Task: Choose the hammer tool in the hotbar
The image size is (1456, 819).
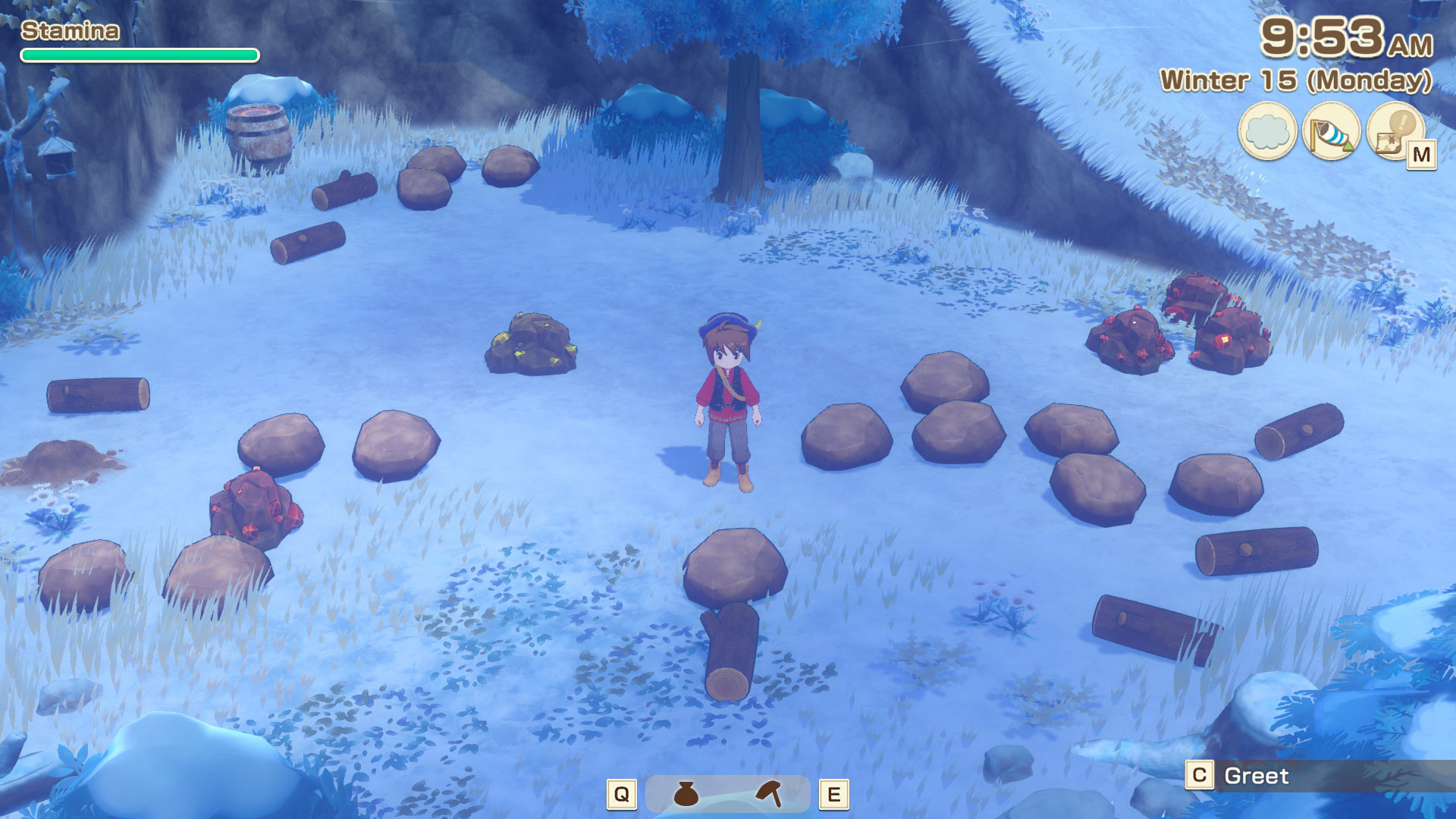Action: (x=770, y=793)
